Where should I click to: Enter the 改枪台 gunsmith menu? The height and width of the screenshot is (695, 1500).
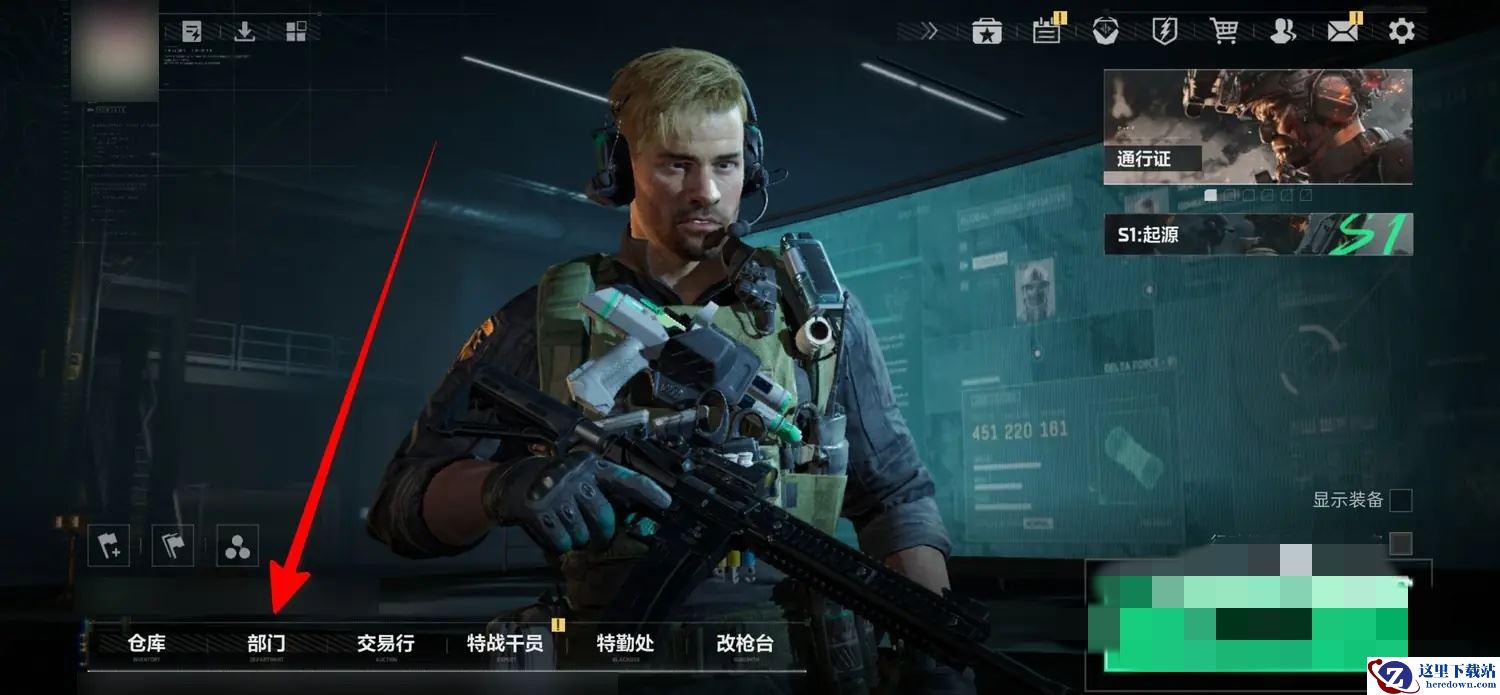pyautogui.click(x=745, y=644)
